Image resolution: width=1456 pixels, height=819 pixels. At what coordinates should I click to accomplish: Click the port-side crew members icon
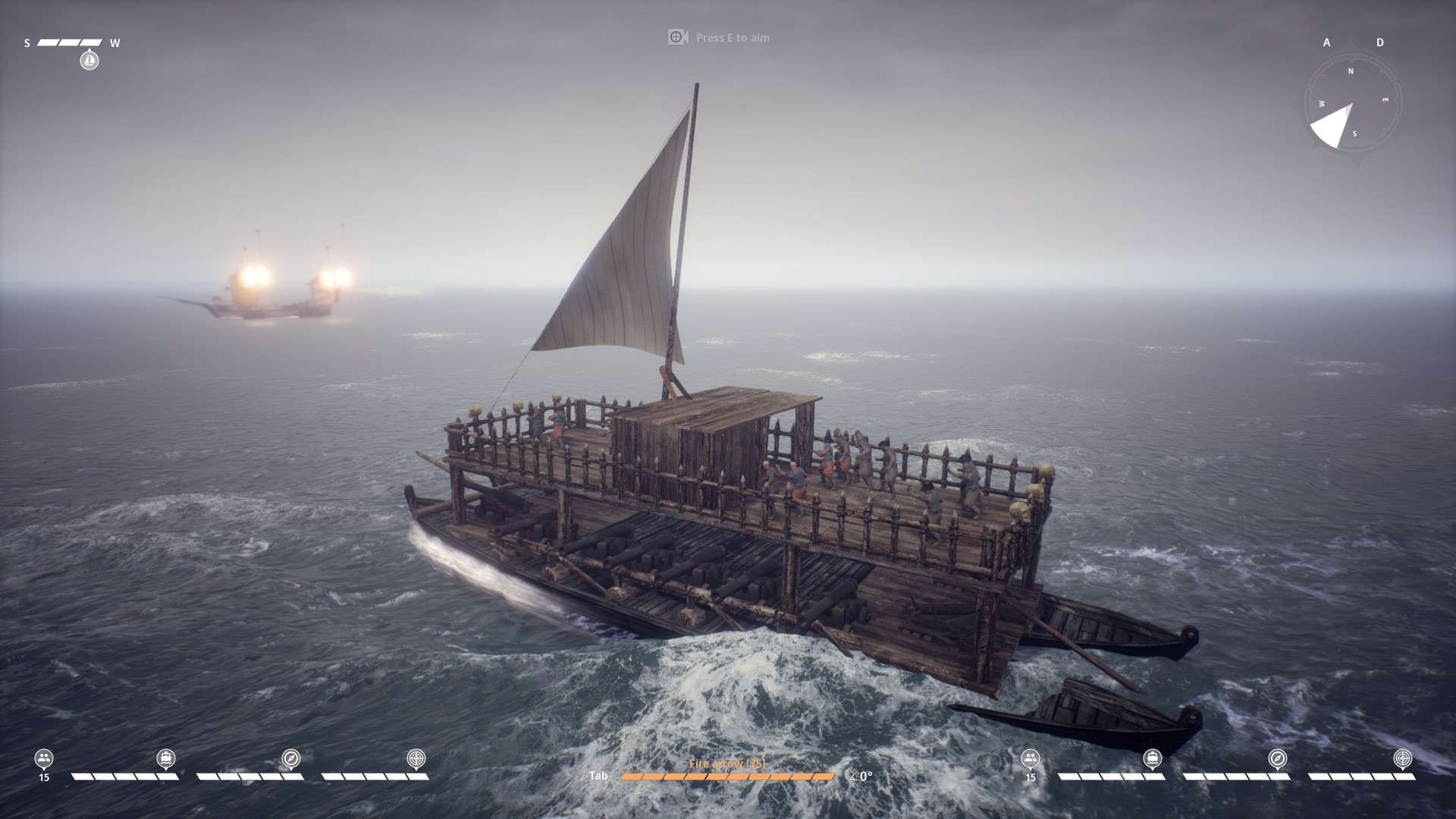(x=44, y=758)
